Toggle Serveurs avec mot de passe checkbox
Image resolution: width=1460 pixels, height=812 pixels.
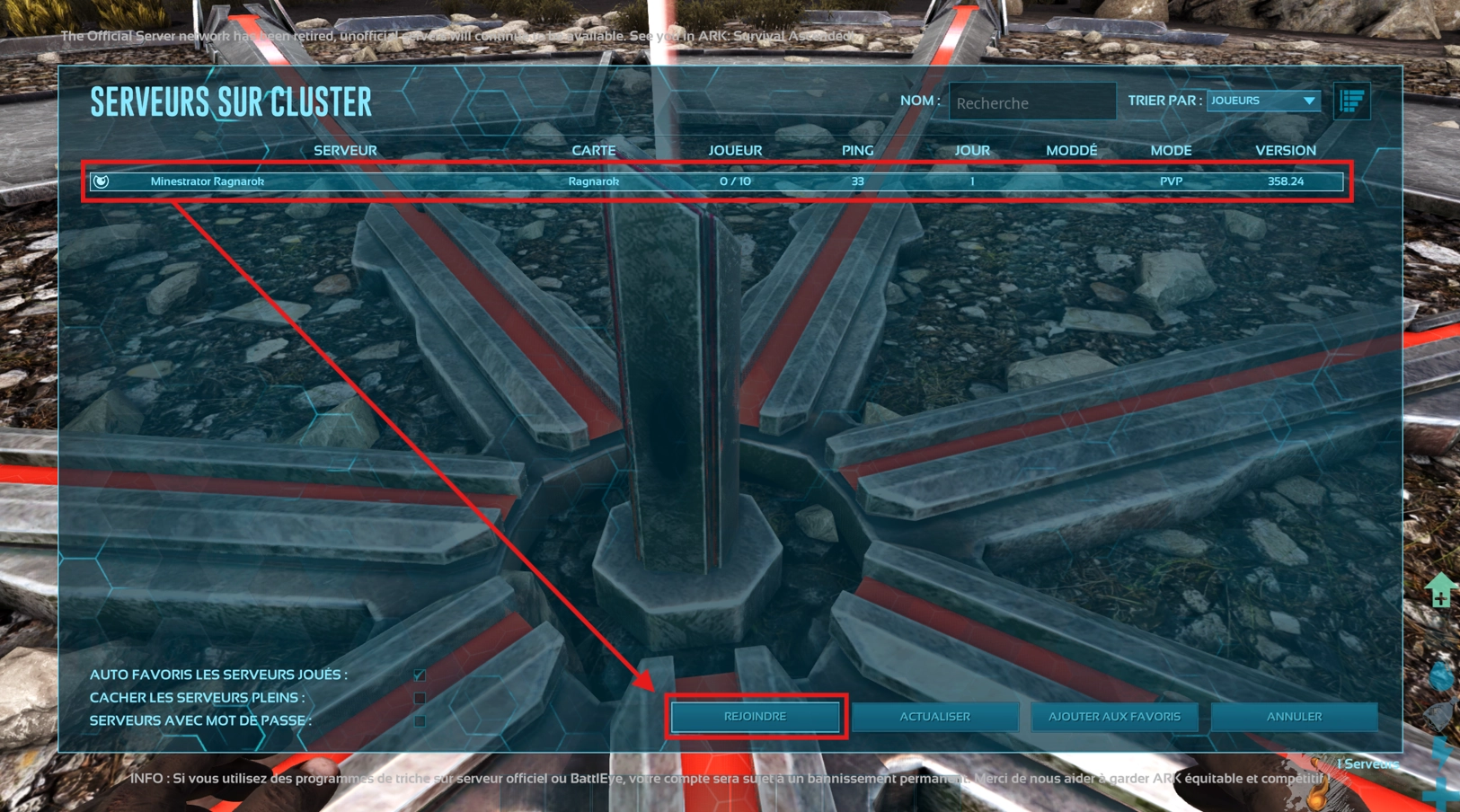point(420,720)
